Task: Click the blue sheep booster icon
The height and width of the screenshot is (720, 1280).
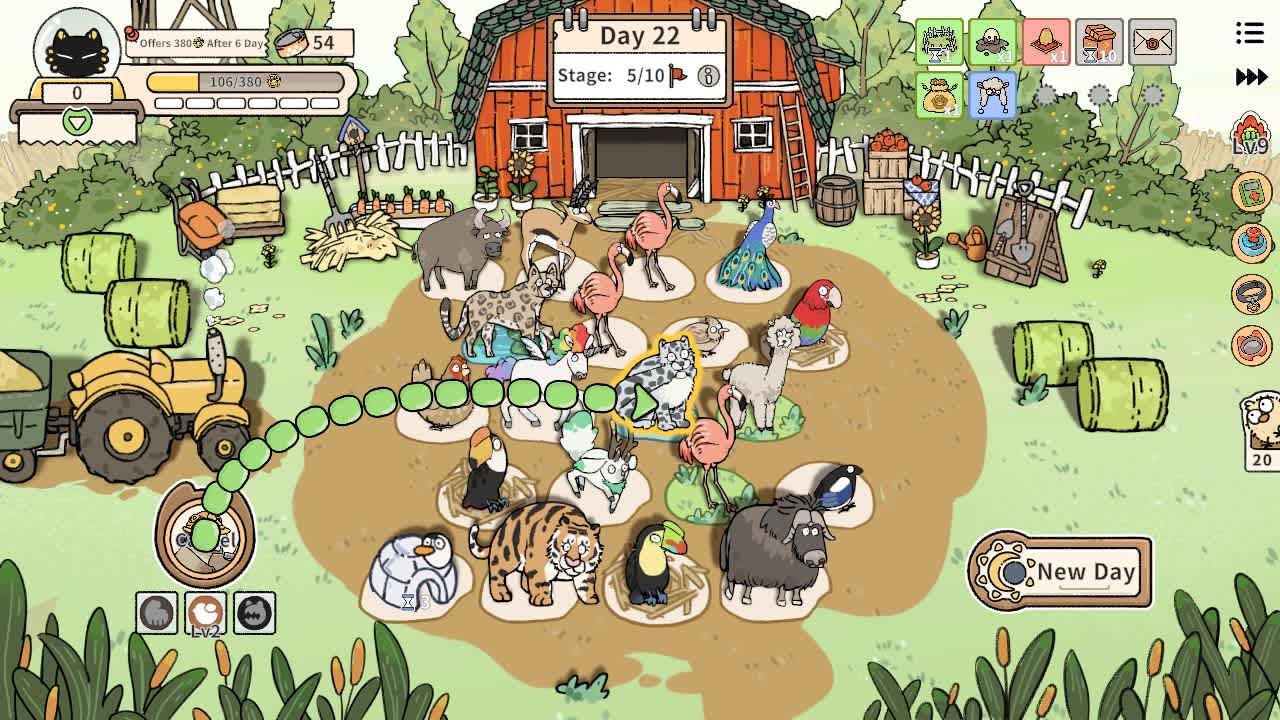Action: [x=991, y=97]
